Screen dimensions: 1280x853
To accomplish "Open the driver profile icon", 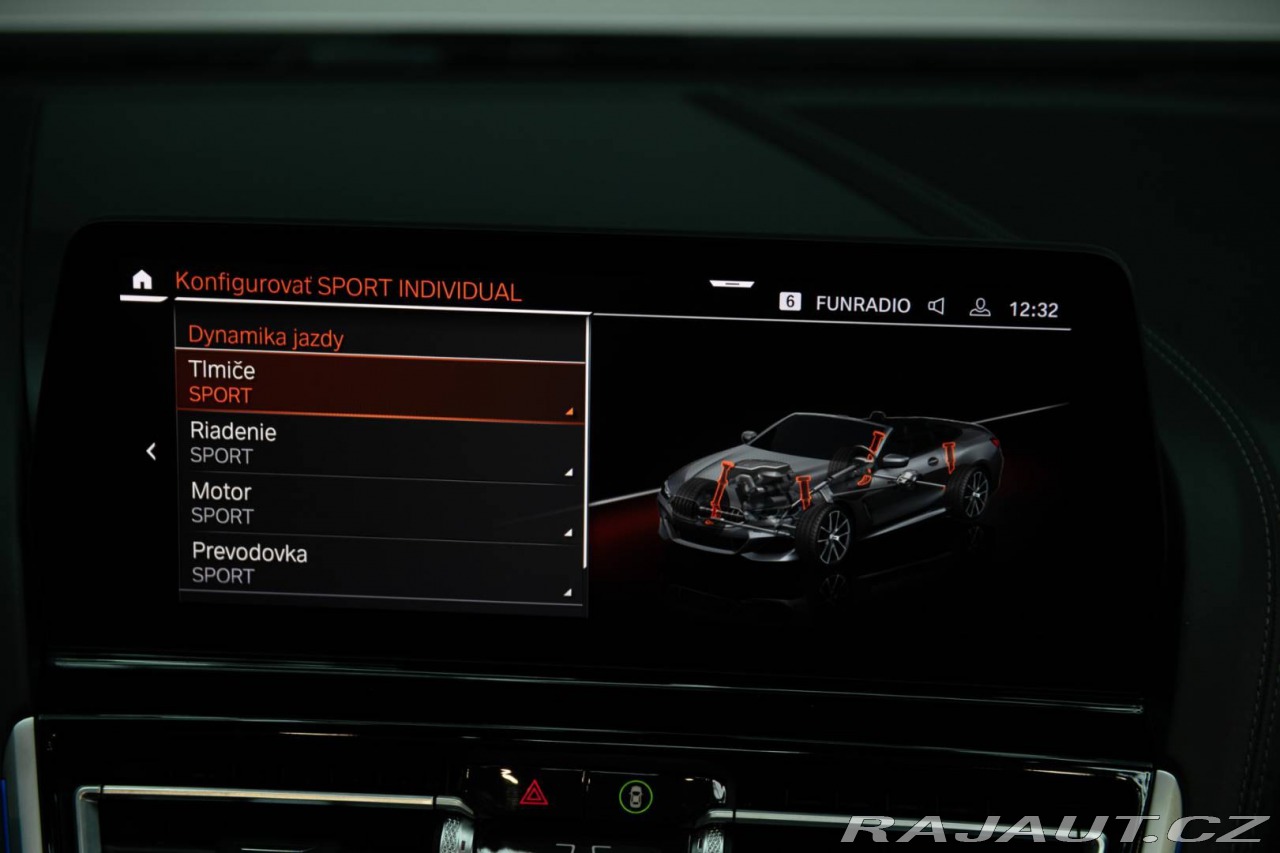I will pyautogui.click(x=980, y=307).
